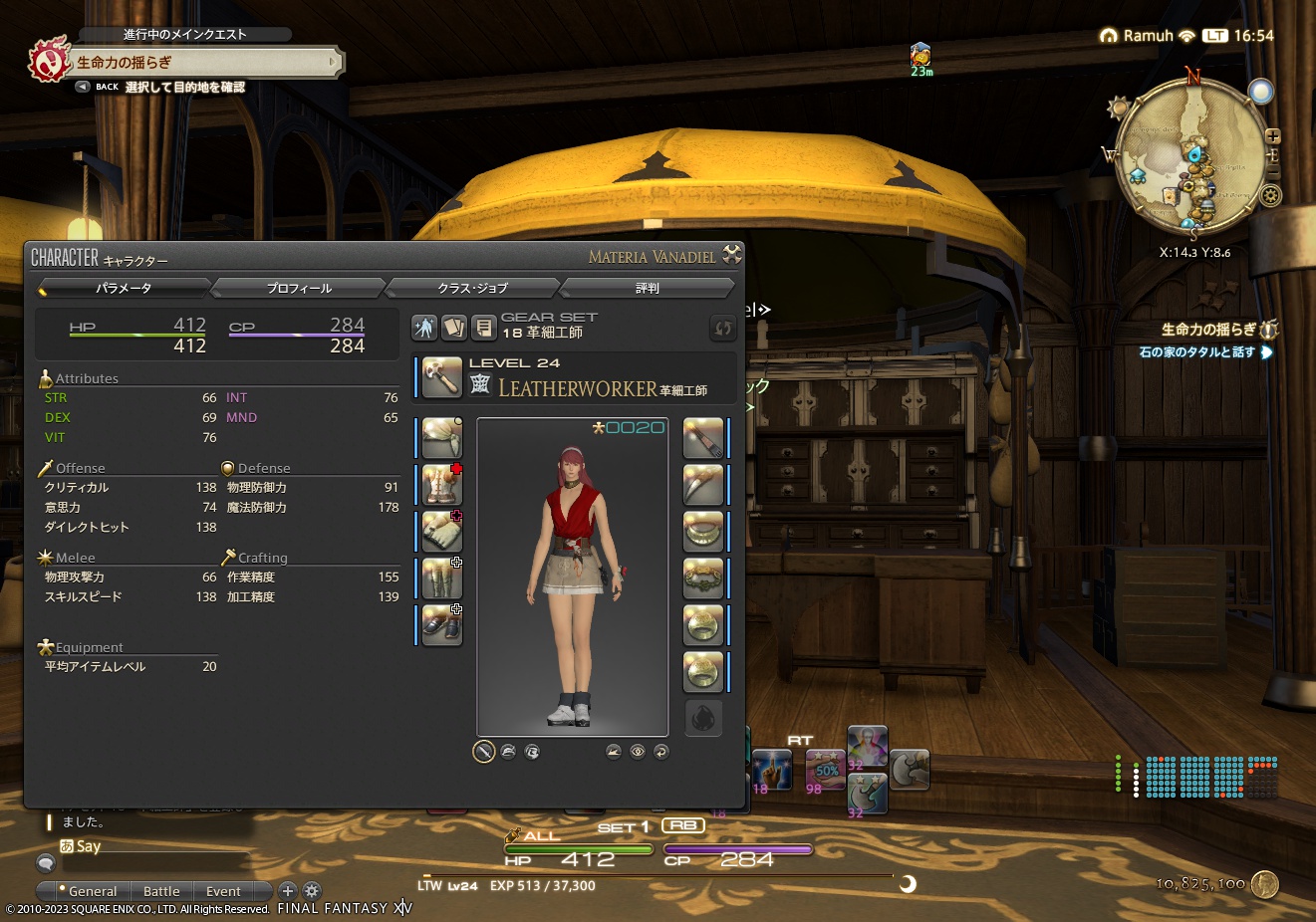1316x922 pixels.
Task: Toggle the visor display option
Action: 532,750
